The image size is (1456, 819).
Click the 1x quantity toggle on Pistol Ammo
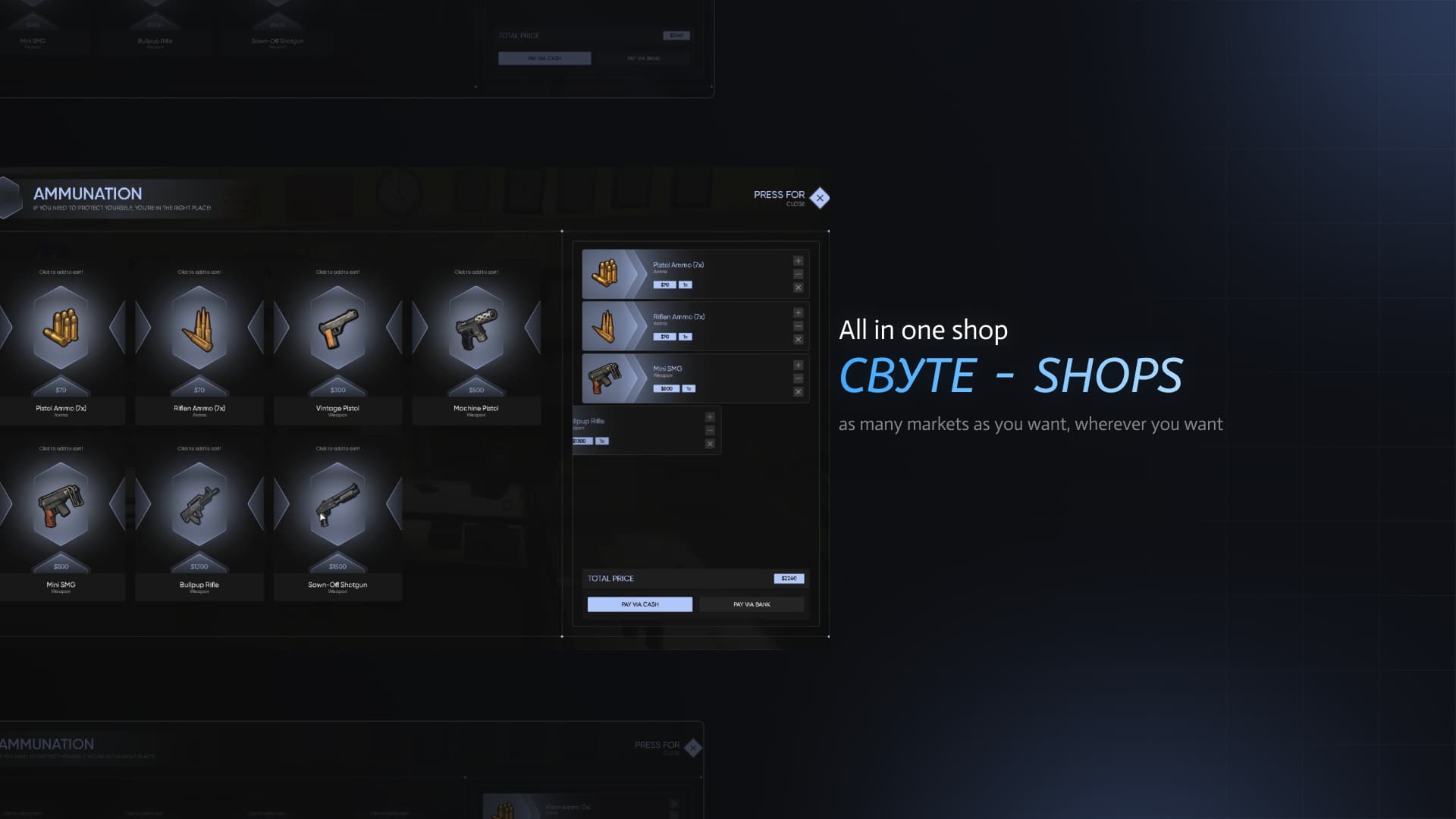[685, 284]
